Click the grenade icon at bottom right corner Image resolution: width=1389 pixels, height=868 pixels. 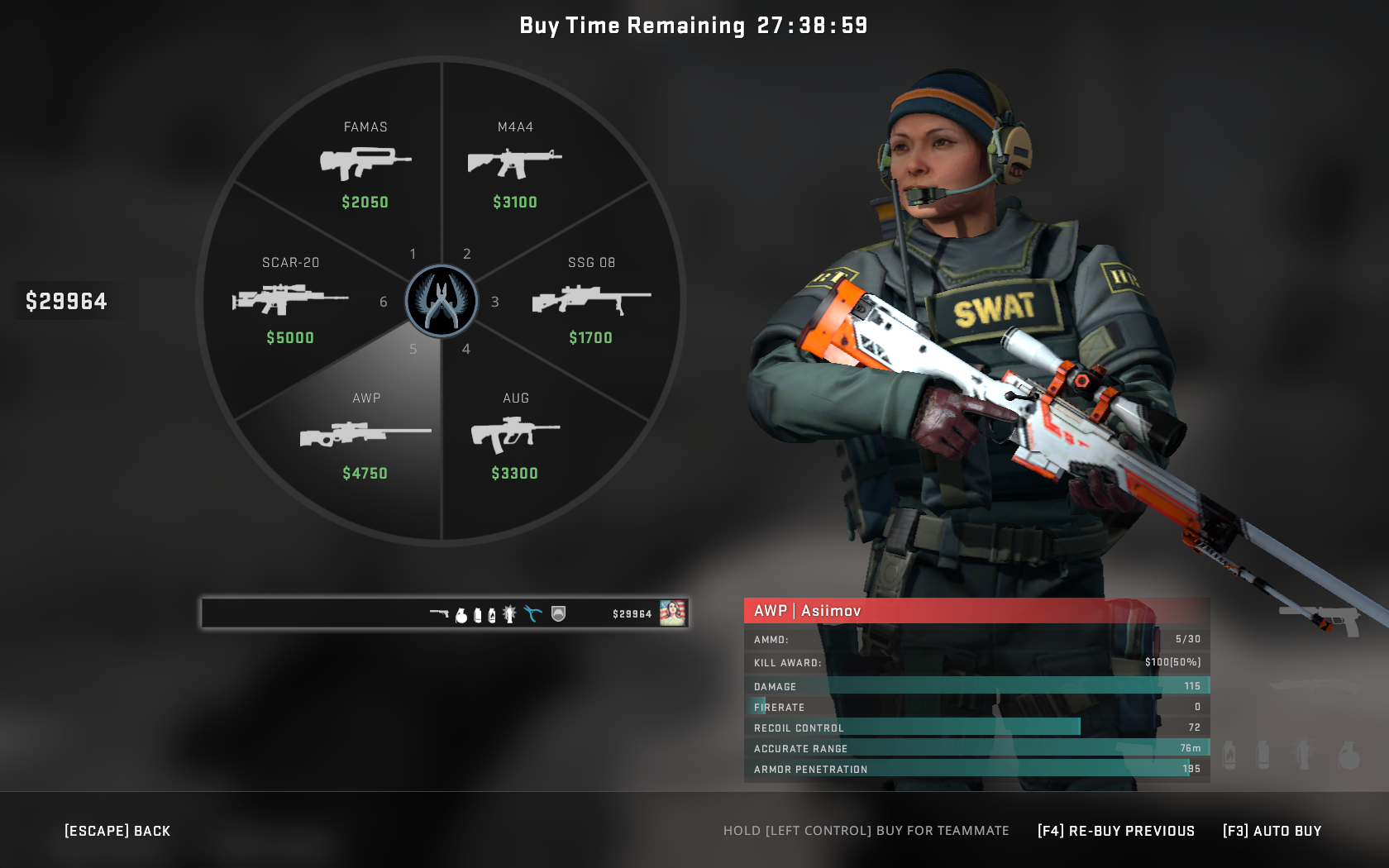click(1348, 755)
